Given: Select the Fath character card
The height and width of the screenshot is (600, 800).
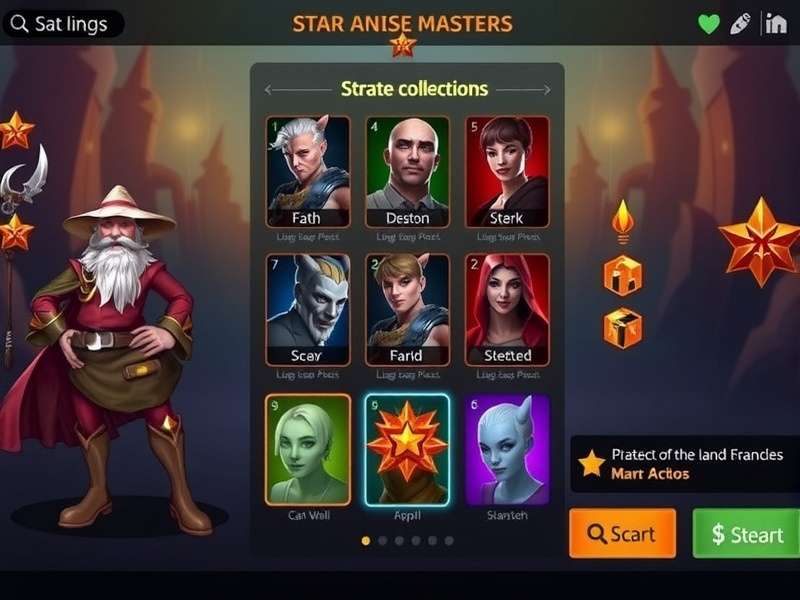Looking at the screenshot, I should click(x=308, y=171).
